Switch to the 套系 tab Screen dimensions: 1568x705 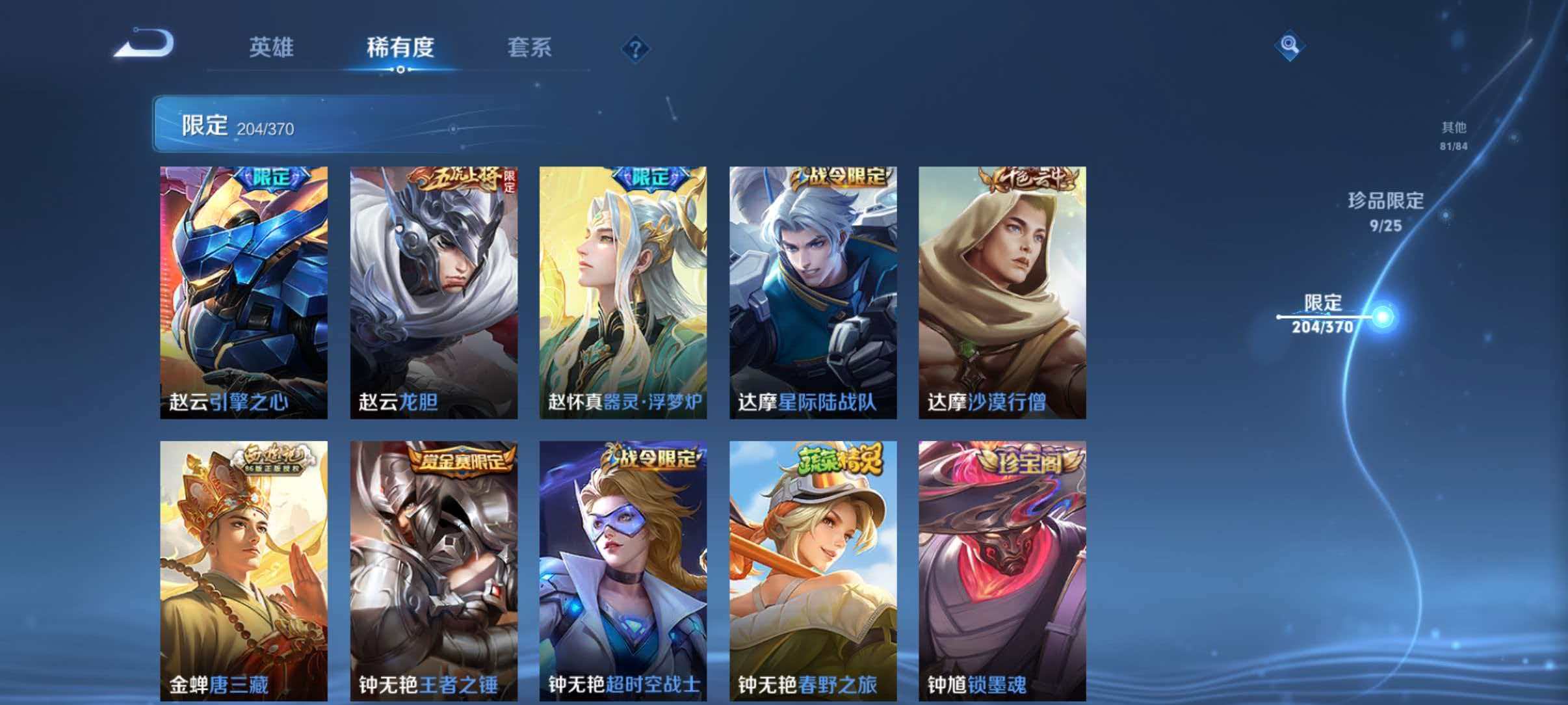(530, 48)
